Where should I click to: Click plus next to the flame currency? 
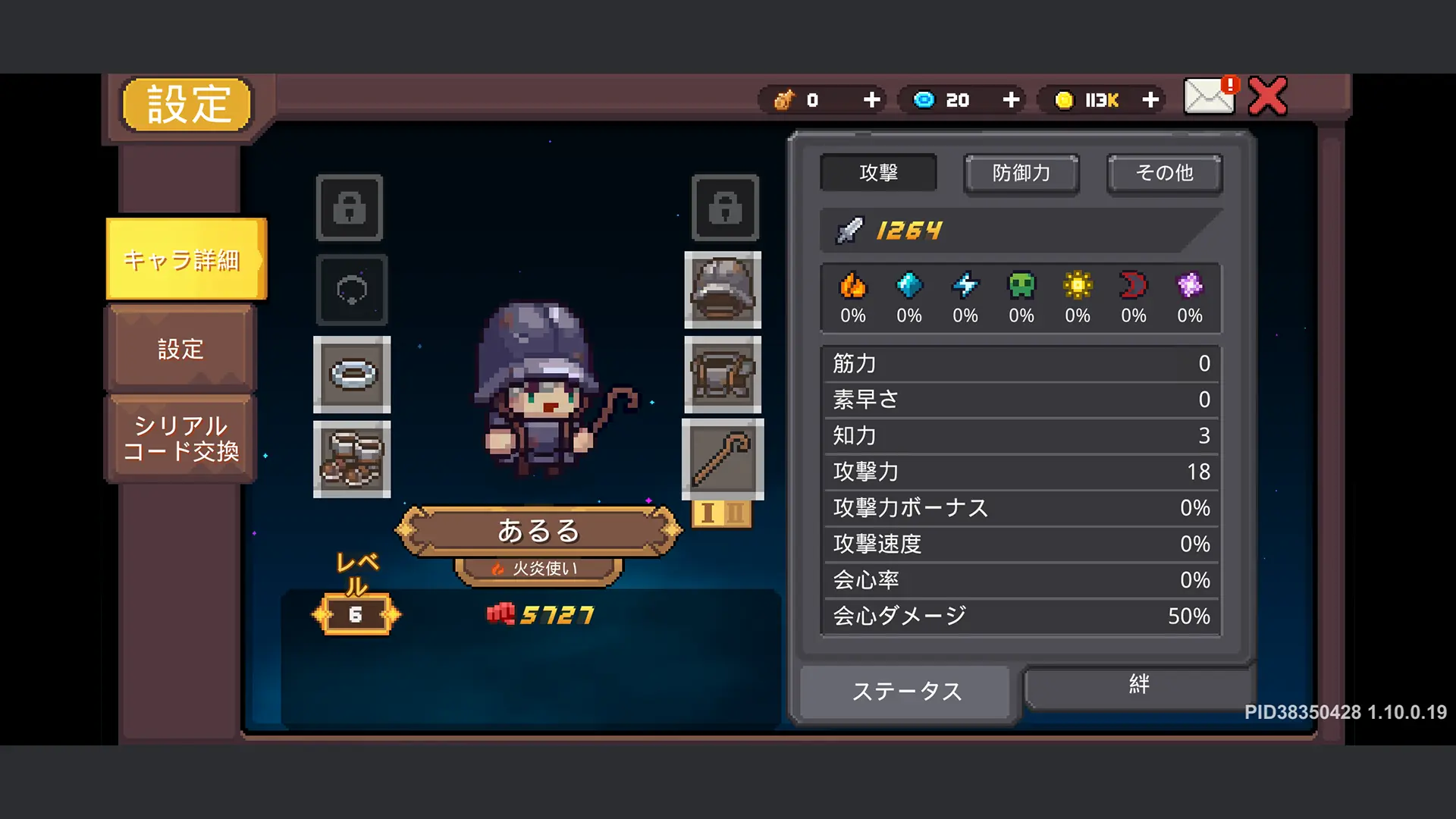tap(871, 99)
